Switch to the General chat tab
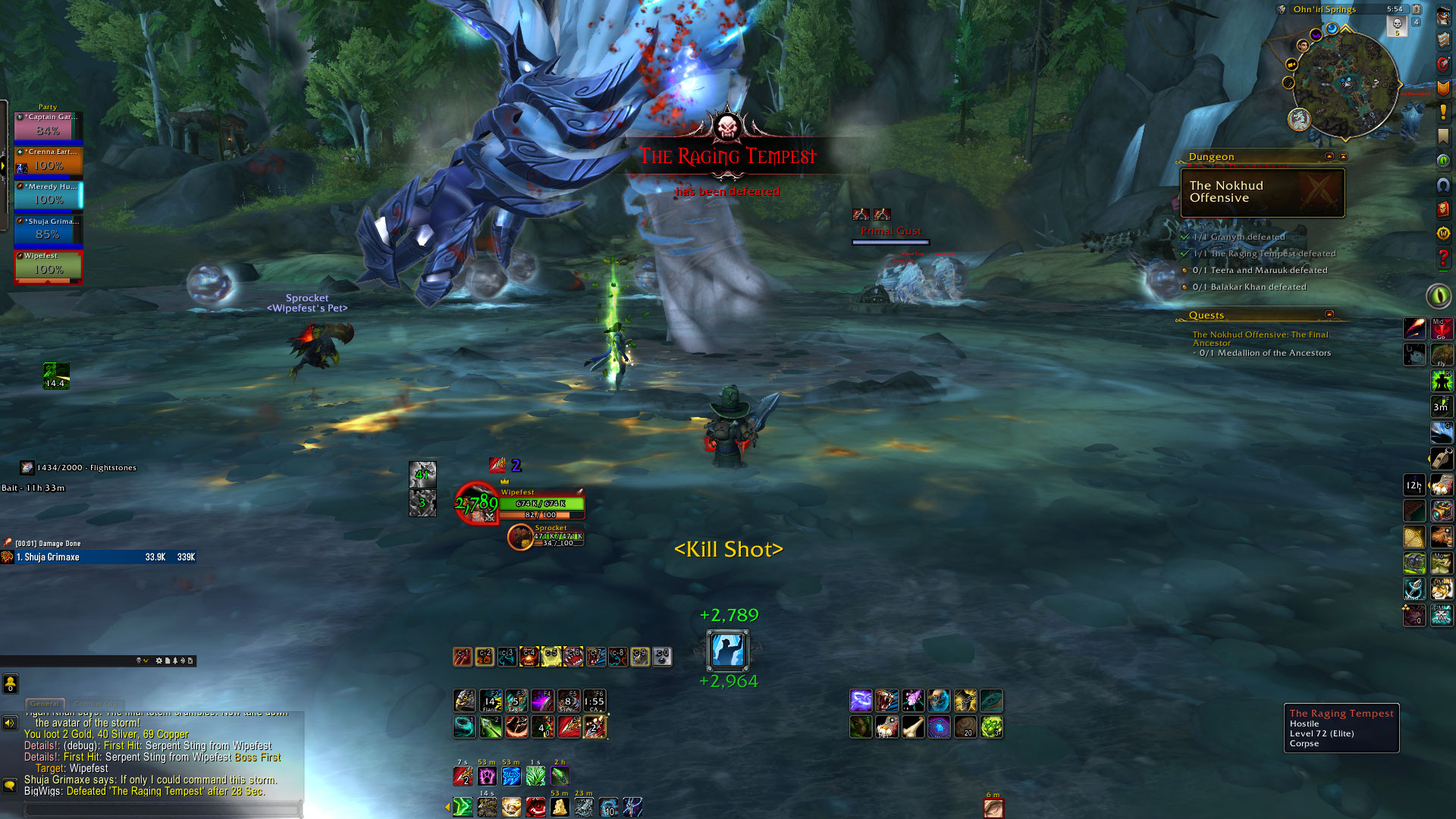The image size is (1456, 819). 45,704
